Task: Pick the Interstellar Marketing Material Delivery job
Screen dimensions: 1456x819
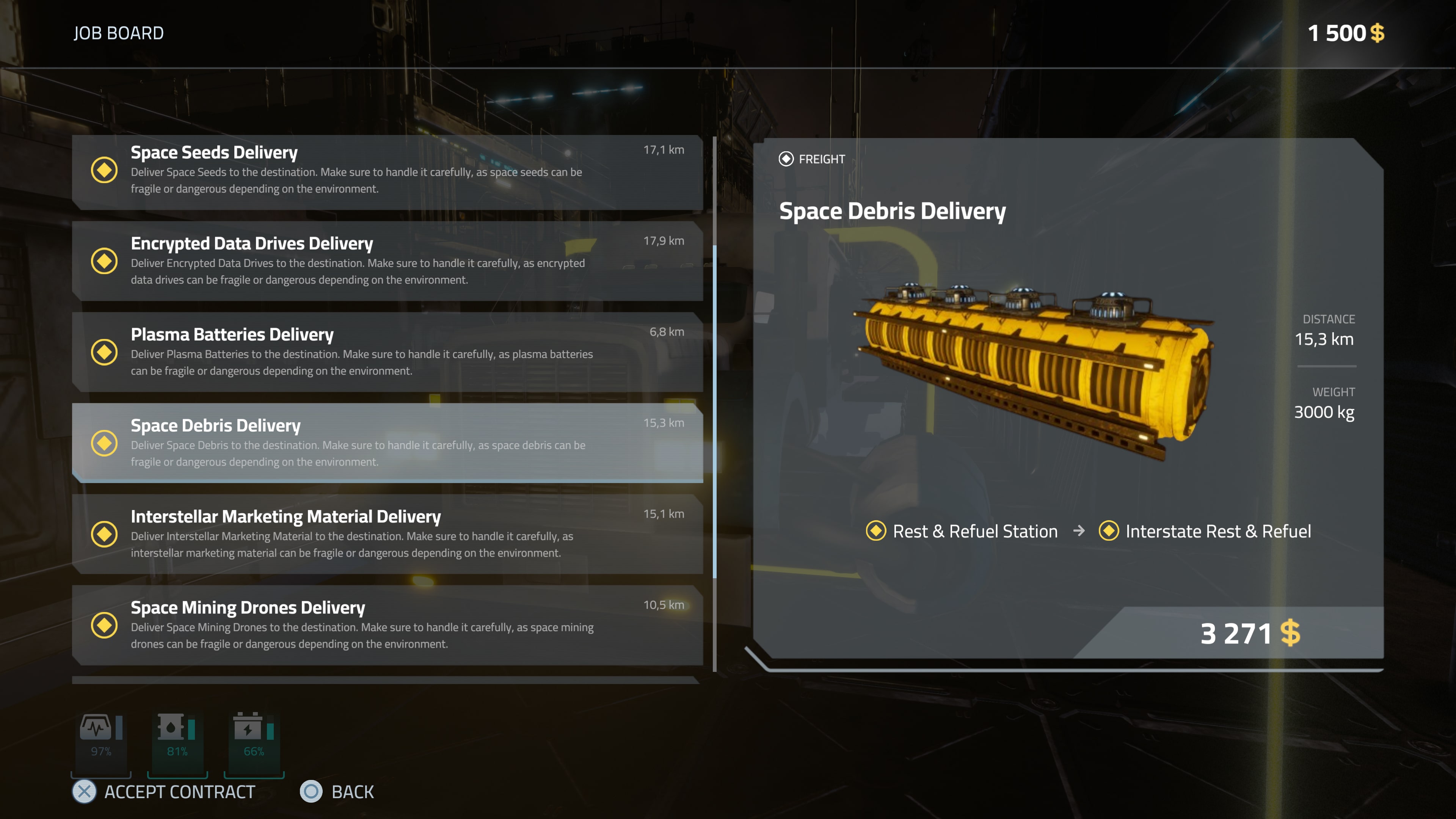Action: point(387,534)
